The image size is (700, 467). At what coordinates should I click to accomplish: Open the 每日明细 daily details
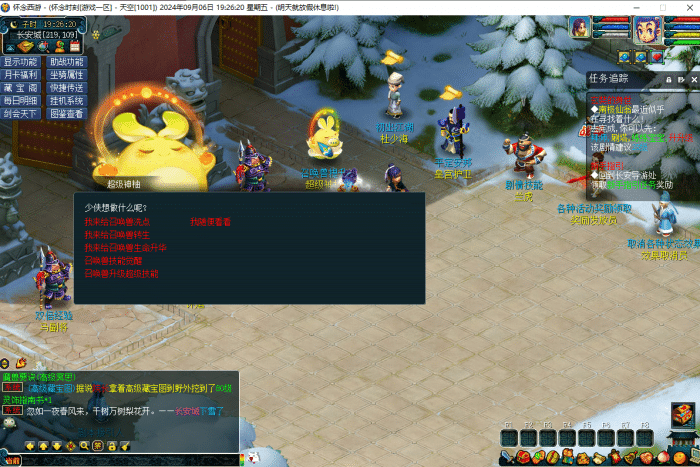click(22, 101)
